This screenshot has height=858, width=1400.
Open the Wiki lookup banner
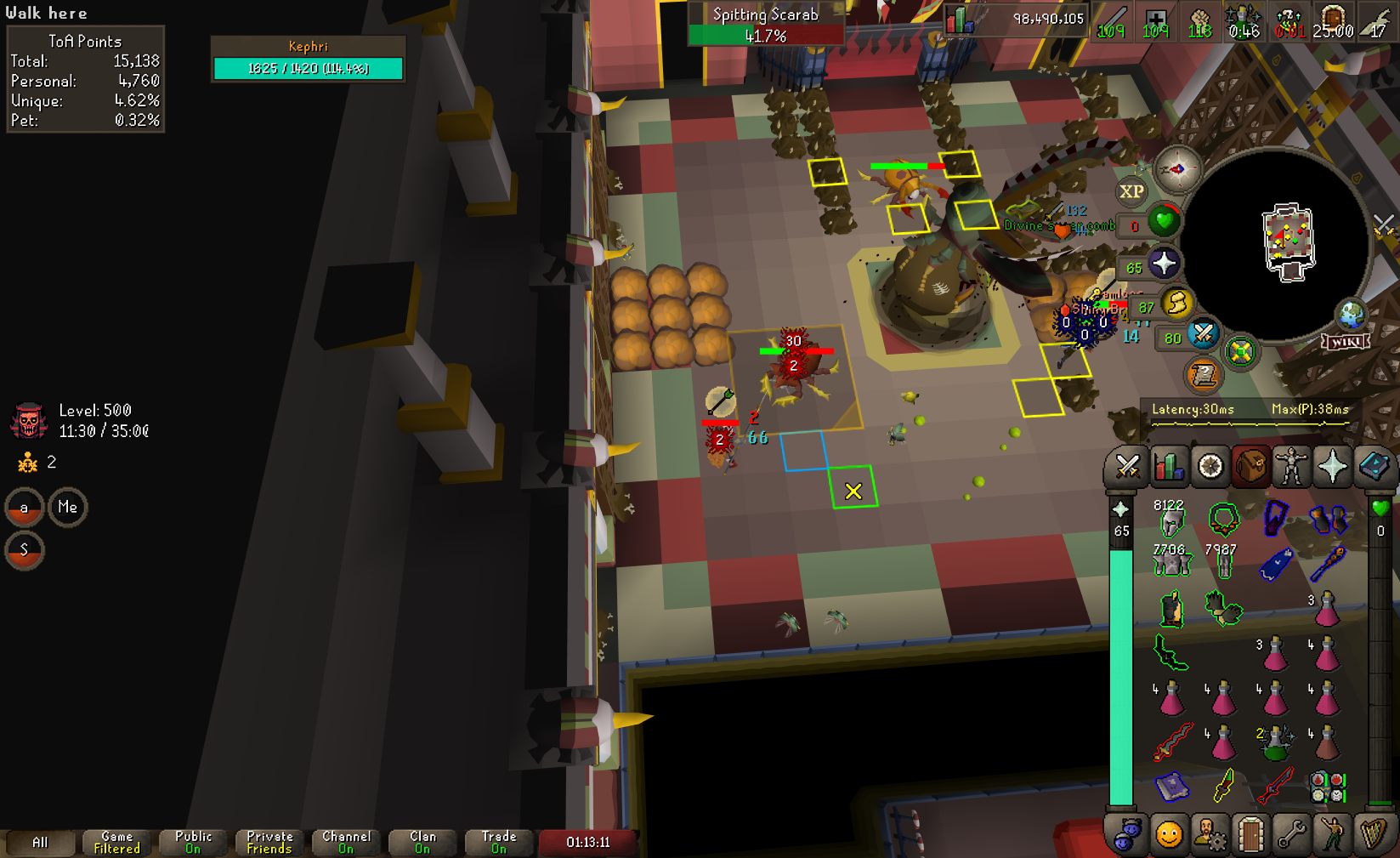[x=1346, y=342]
